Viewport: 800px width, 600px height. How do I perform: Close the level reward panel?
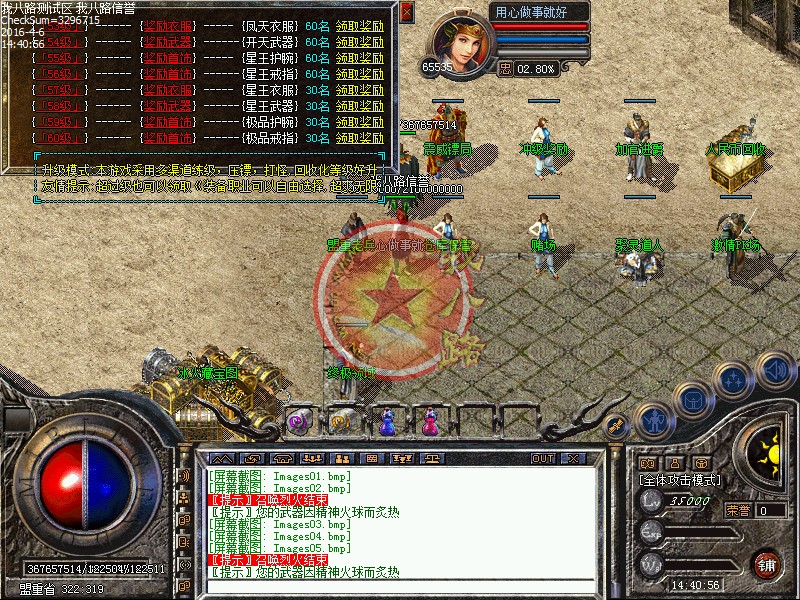point(406,12)
